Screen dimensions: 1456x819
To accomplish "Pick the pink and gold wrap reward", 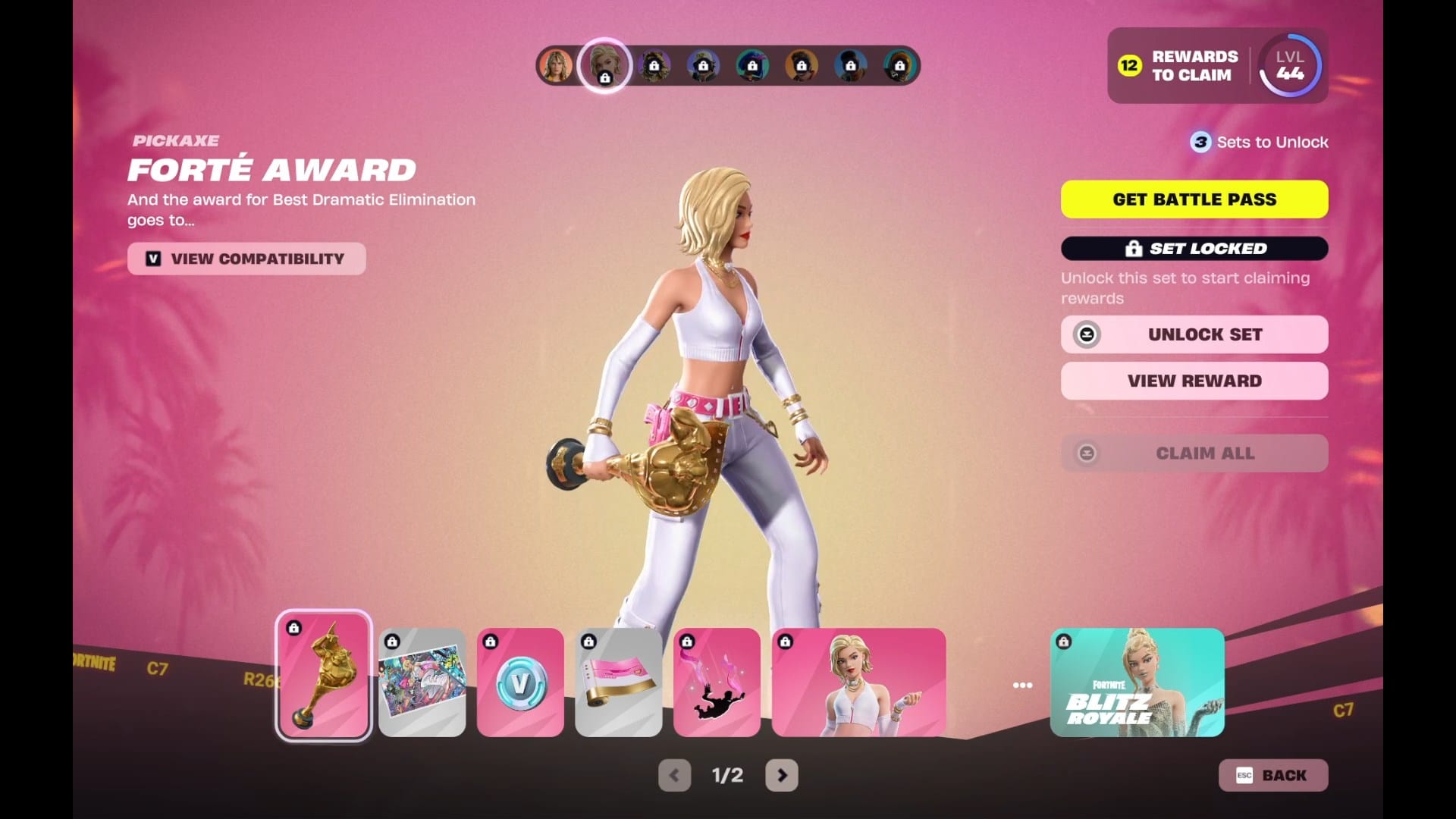I will 619,682.
